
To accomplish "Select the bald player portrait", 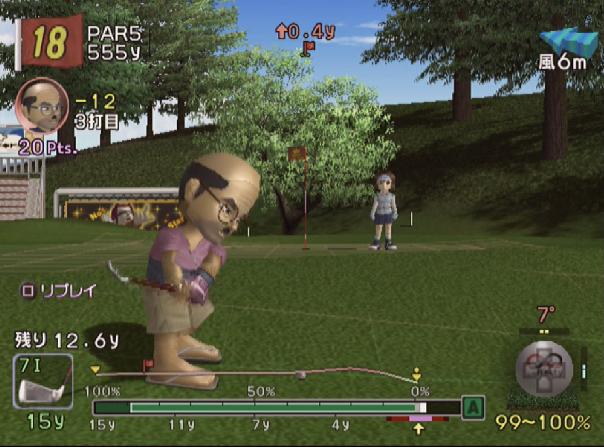I will click(42, 104).
